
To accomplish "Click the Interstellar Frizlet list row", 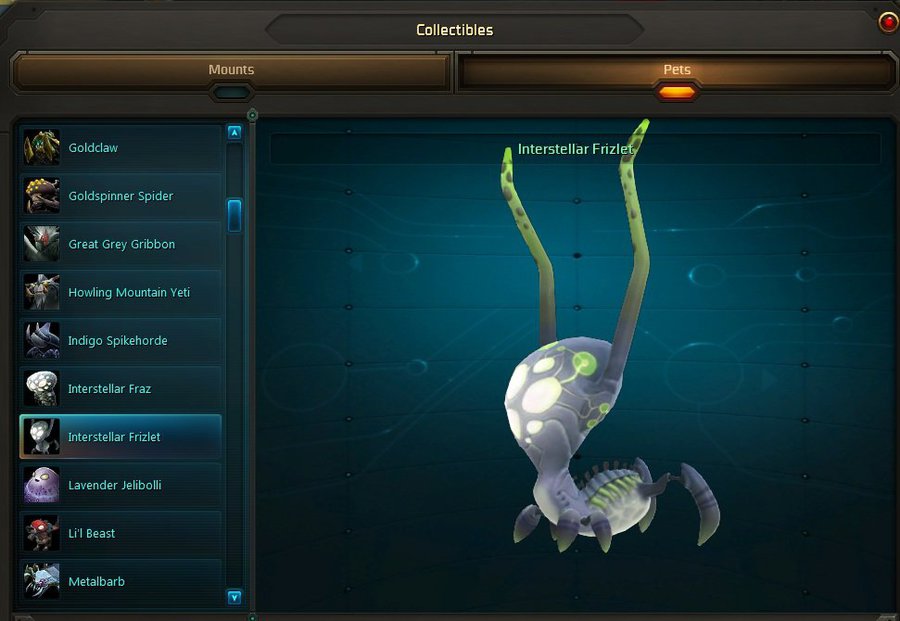I will pos(120,437).
